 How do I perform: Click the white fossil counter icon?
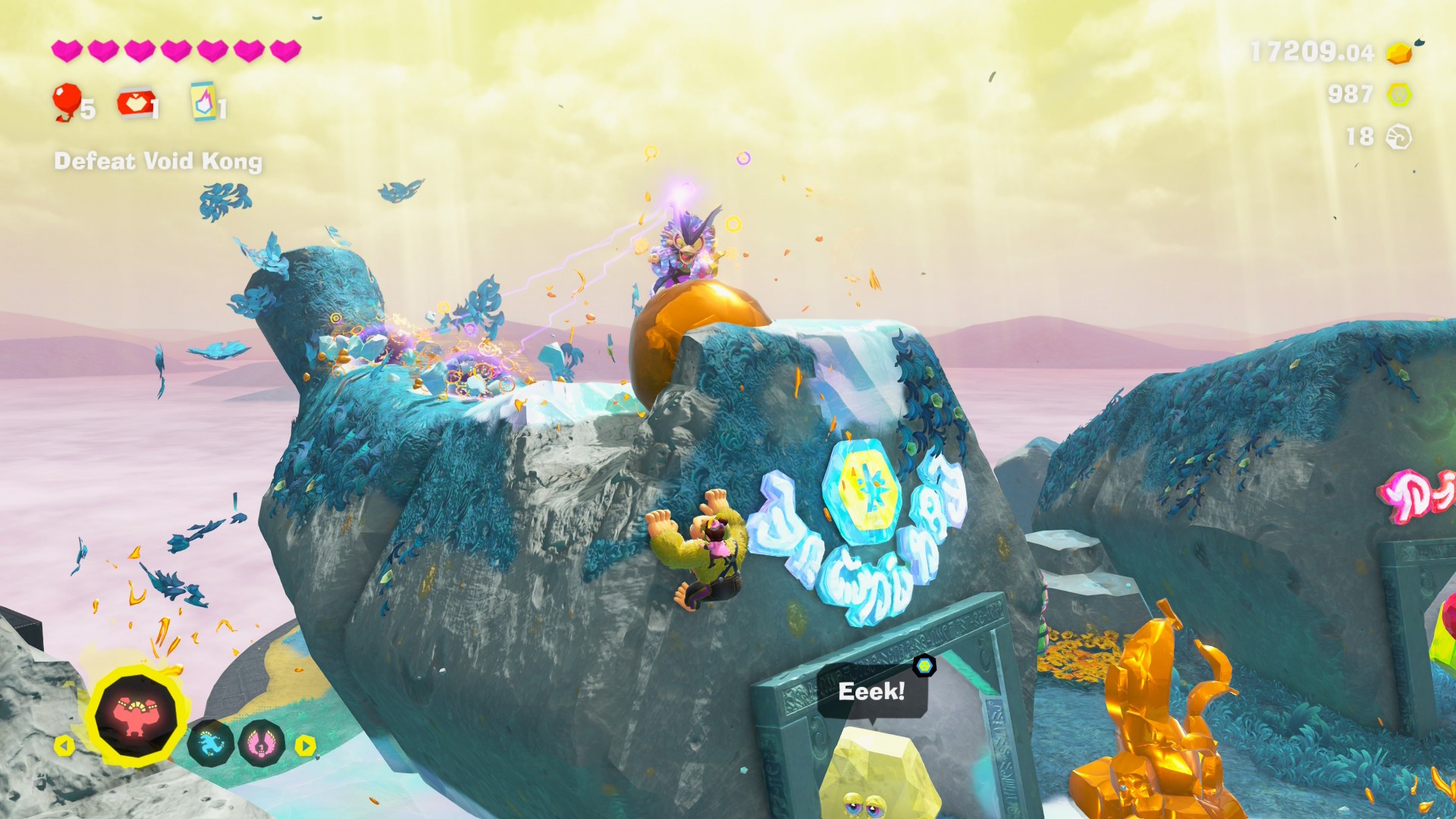coord(1398,137)
